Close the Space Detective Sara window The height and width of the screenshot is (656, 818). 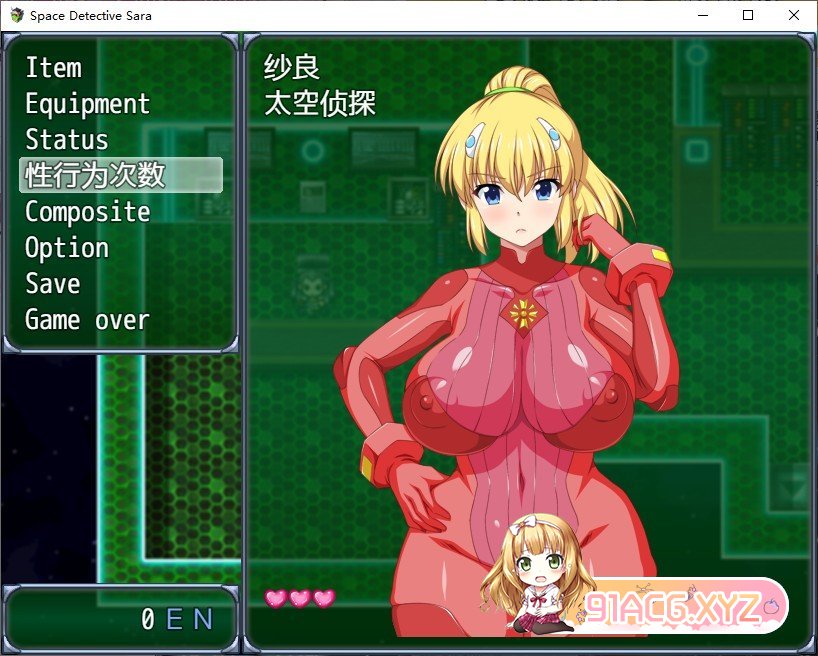[x=794, y=15]
